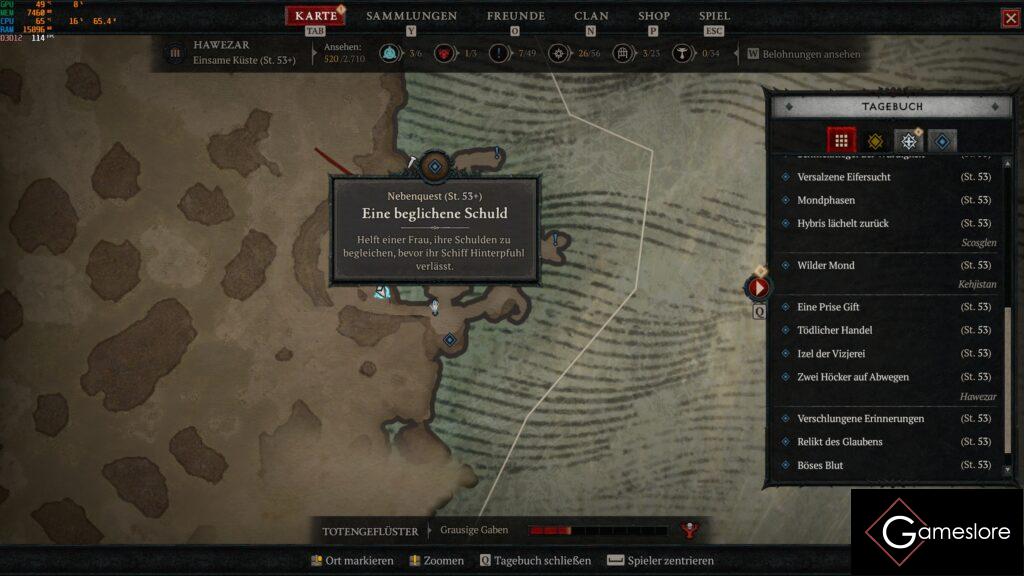Open the Clan tab
This screenshot has width=1024, height=576.
coord(591,16)
